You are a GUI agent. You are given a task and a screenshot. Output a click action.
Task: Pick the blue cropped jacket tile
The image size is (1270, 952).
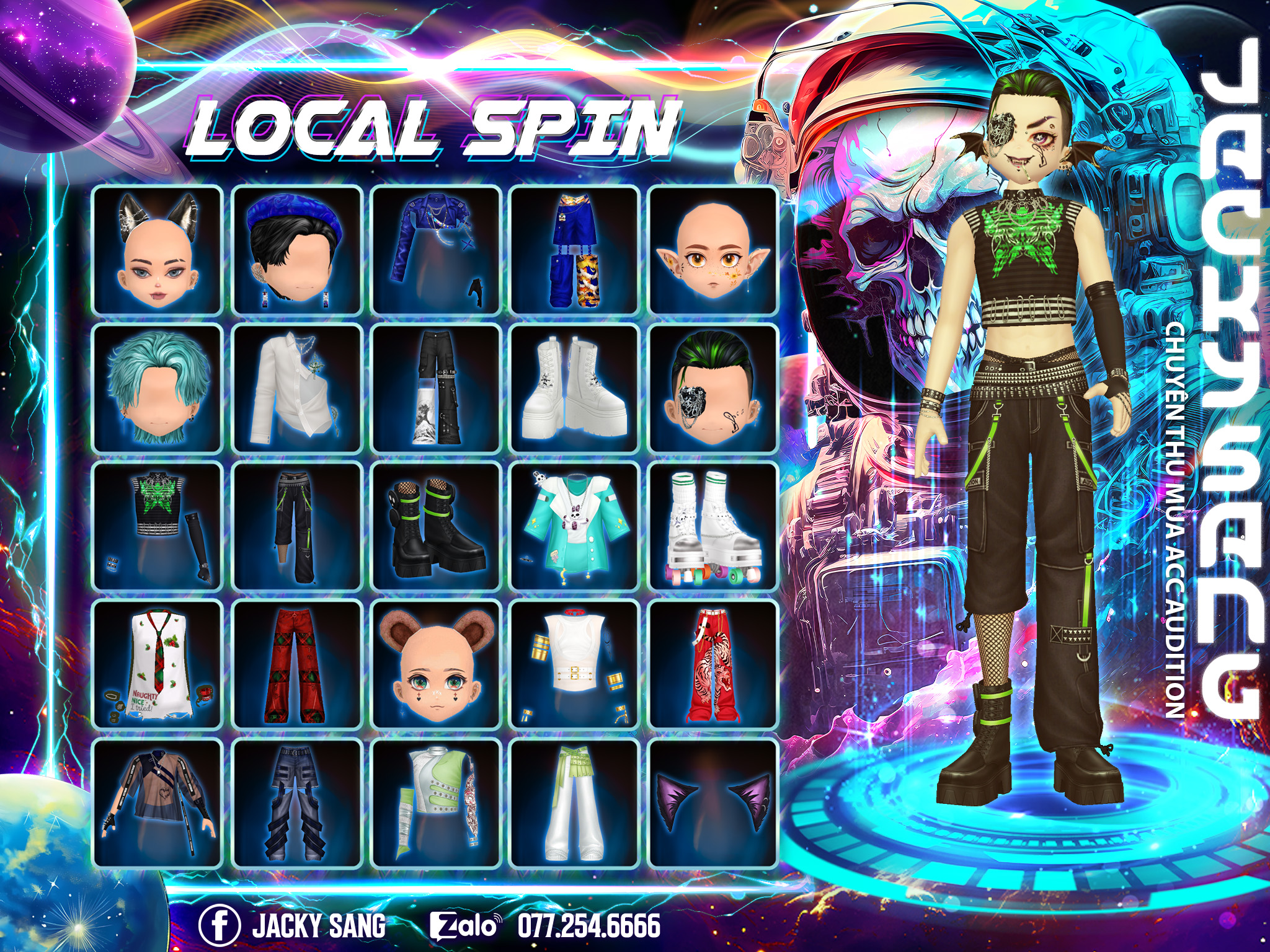[x=435, y=250]
